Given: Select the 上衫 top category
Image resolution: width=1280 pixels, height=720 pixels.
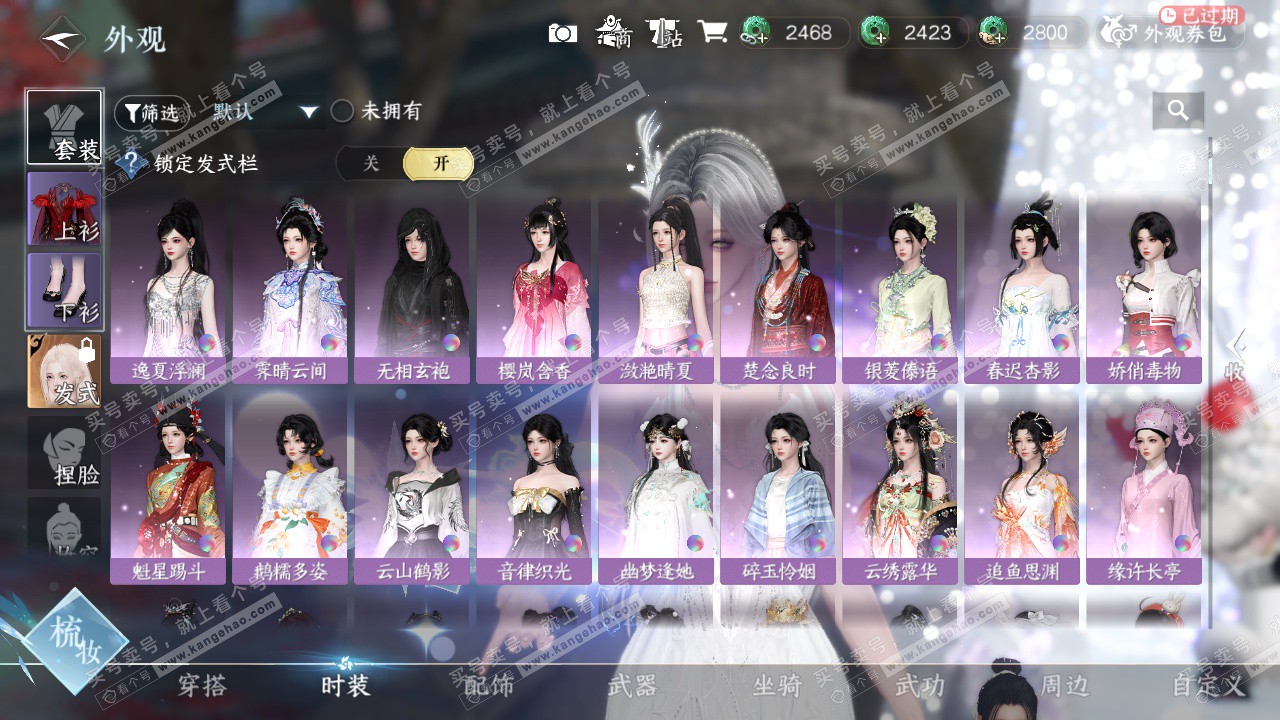Looking at the screenshot, I should [64, 209].
